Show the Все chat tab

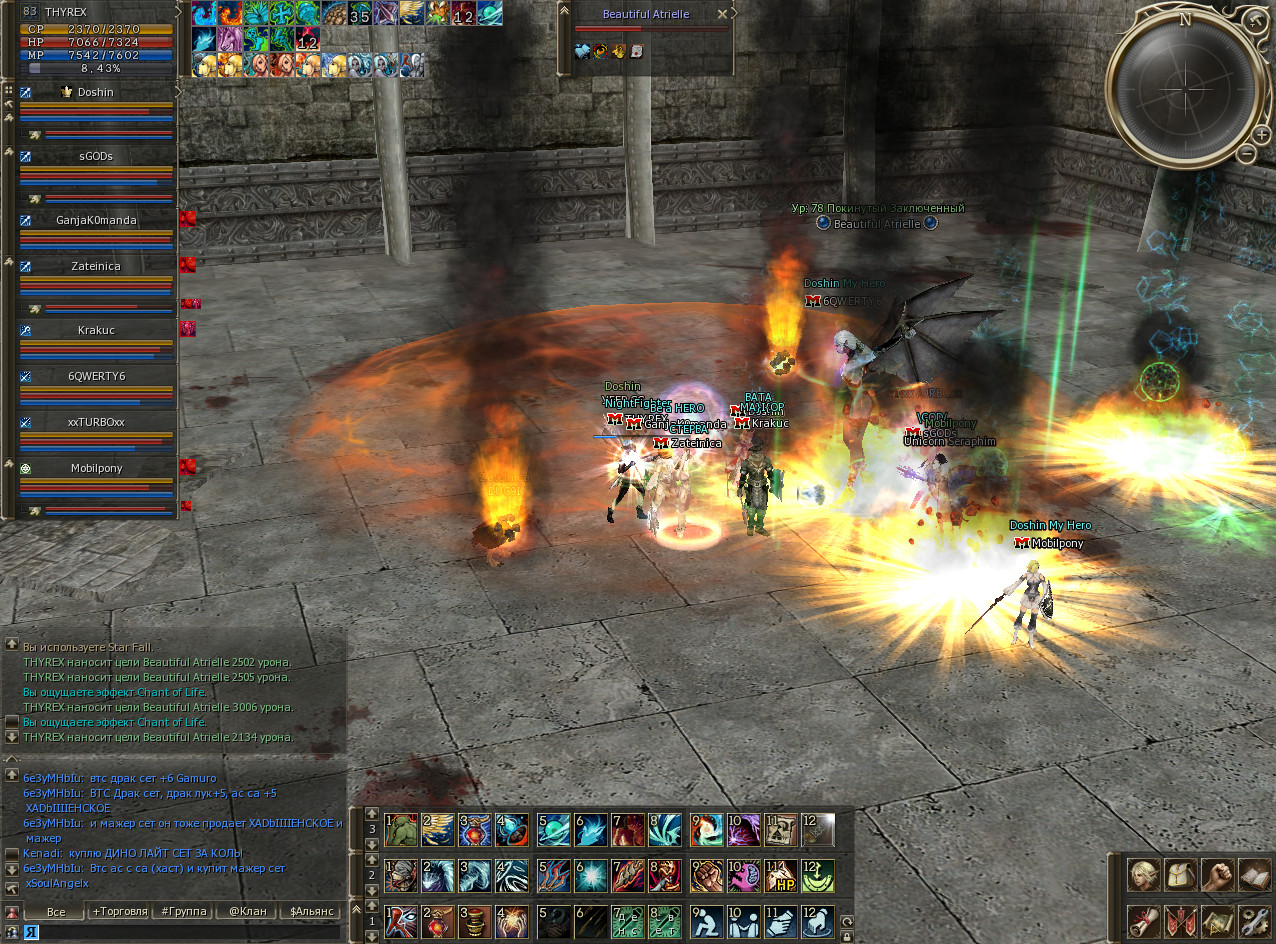pos(56,912)
